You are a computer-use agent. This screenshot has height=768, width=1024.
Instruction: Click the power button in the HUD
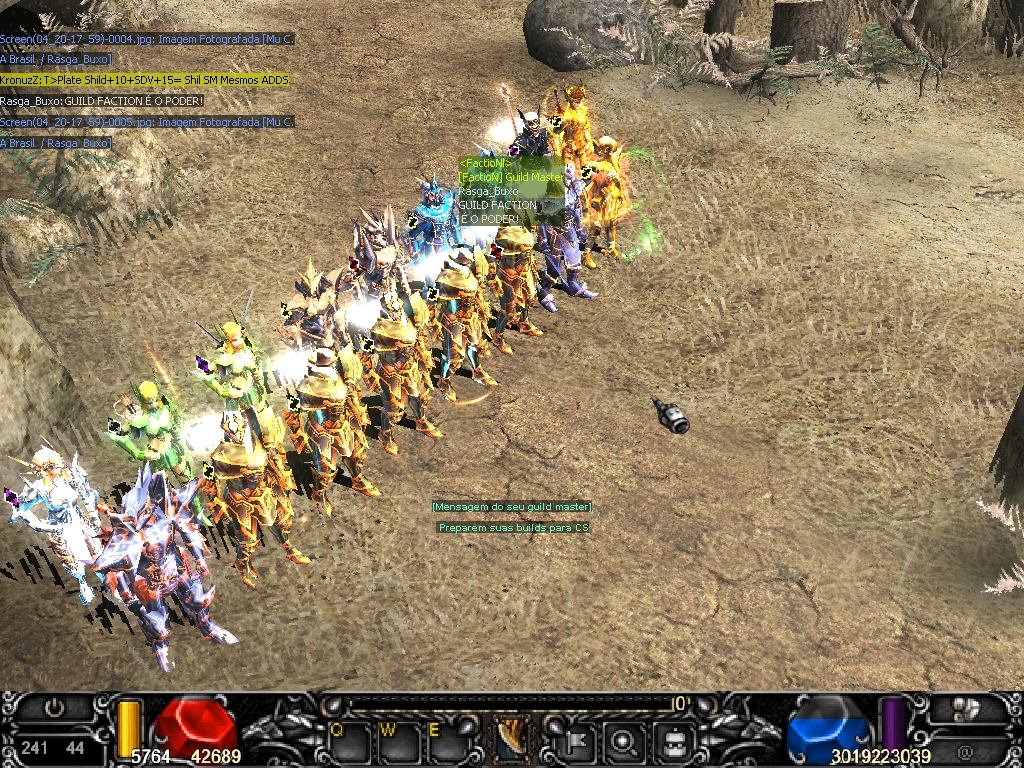(x=55, y=708)
